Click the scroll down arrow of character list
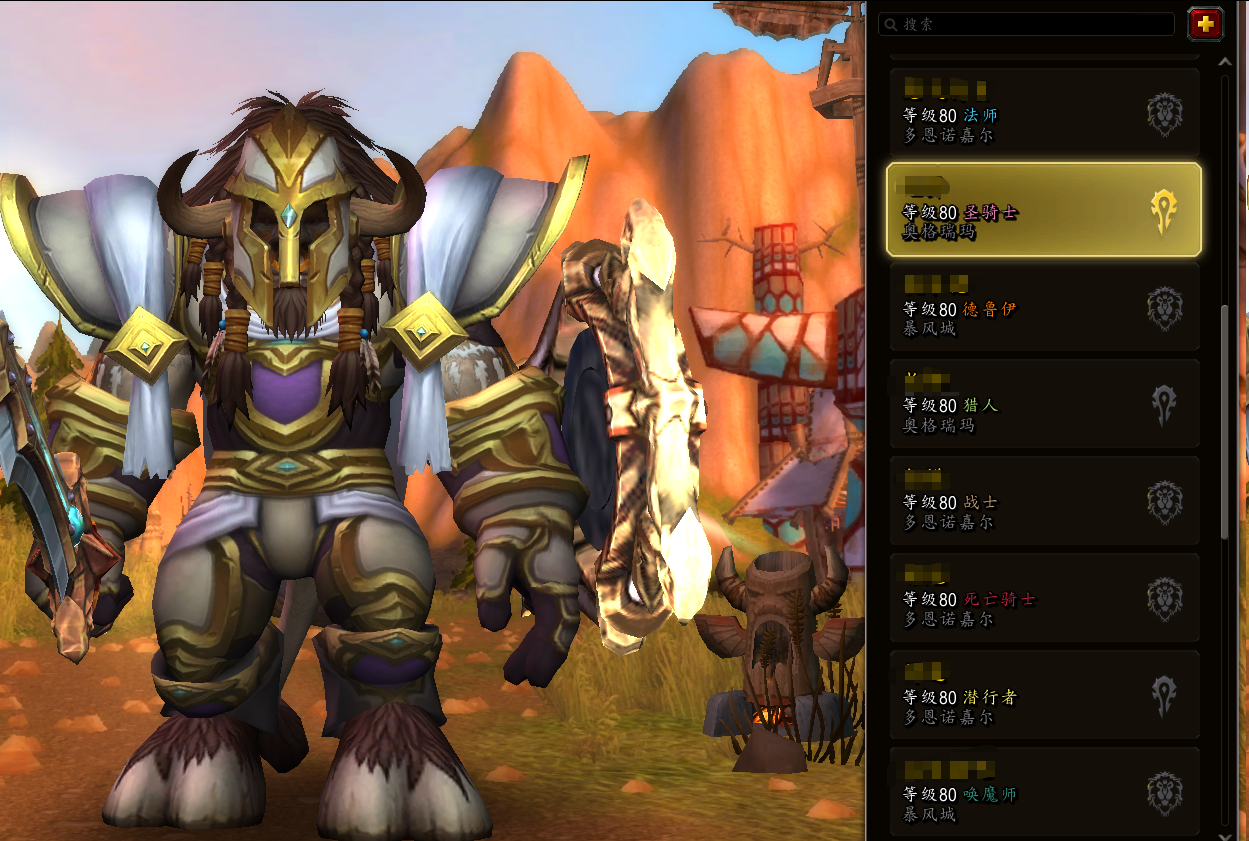The width and height of the screenshot is (1249, 841). point(1226,833)
